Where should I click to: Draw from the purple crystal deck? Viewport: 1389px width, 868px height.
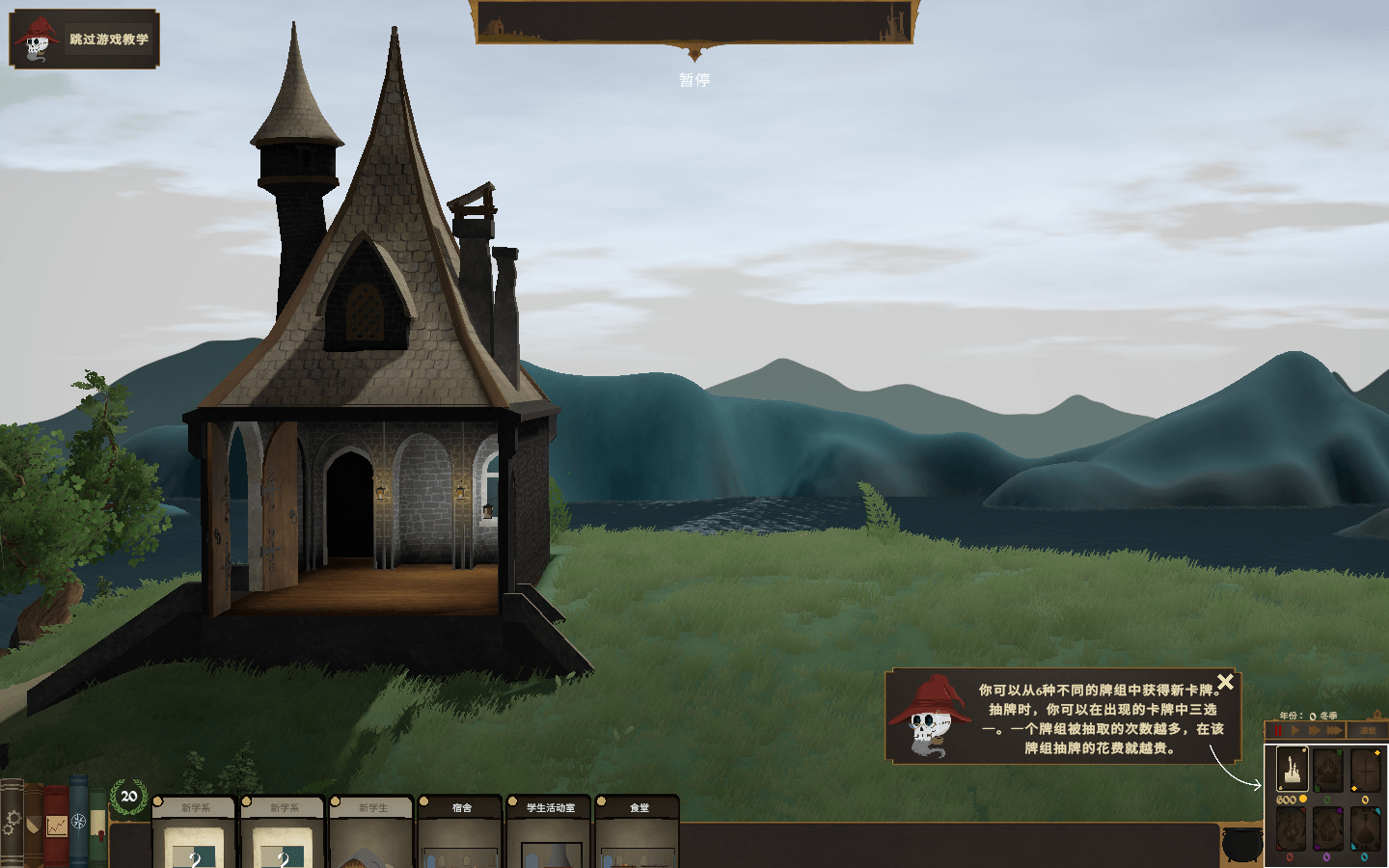coord(1328,828)
